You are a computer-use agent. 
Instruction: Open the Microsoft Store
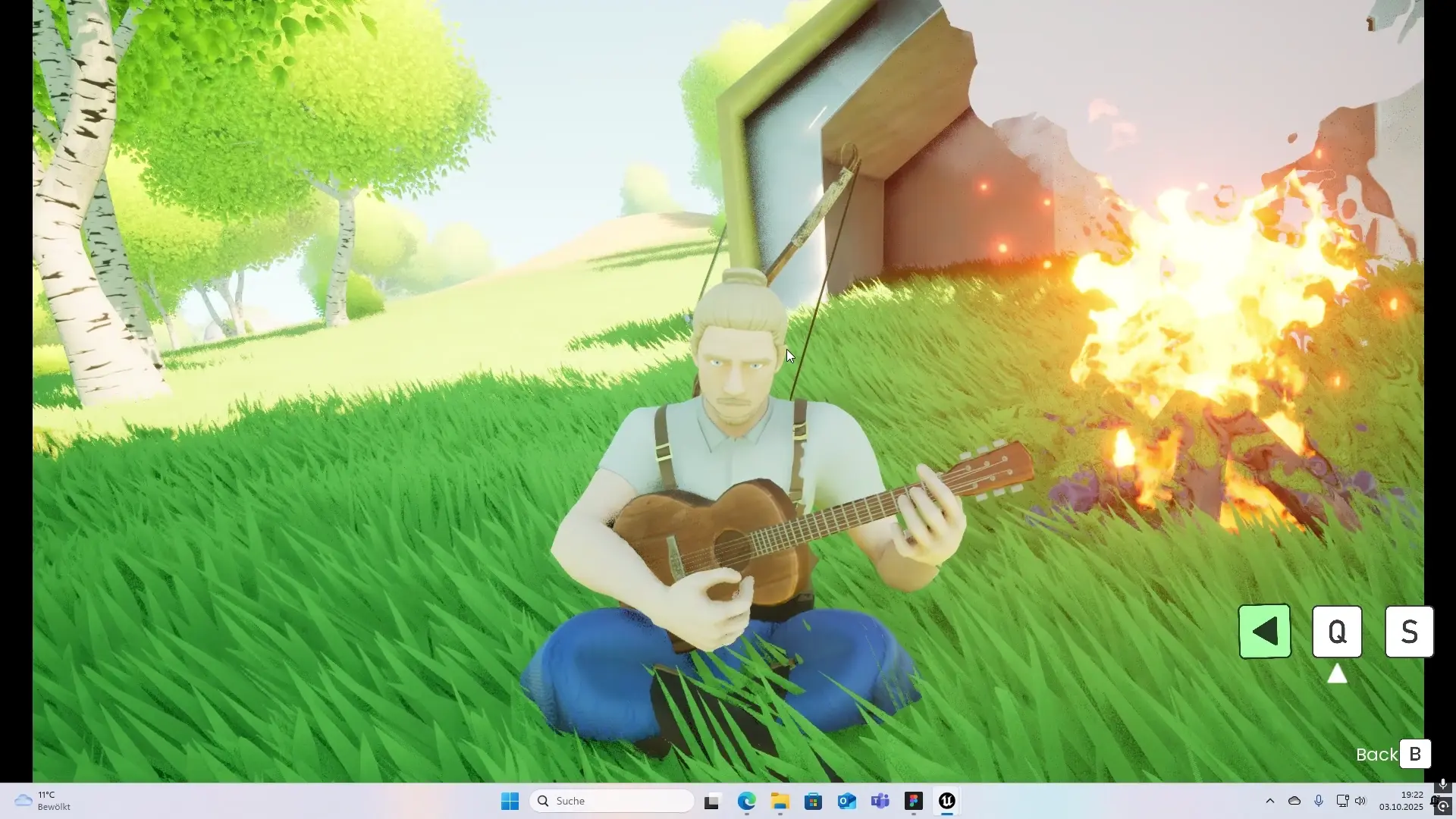coord(814,800)
